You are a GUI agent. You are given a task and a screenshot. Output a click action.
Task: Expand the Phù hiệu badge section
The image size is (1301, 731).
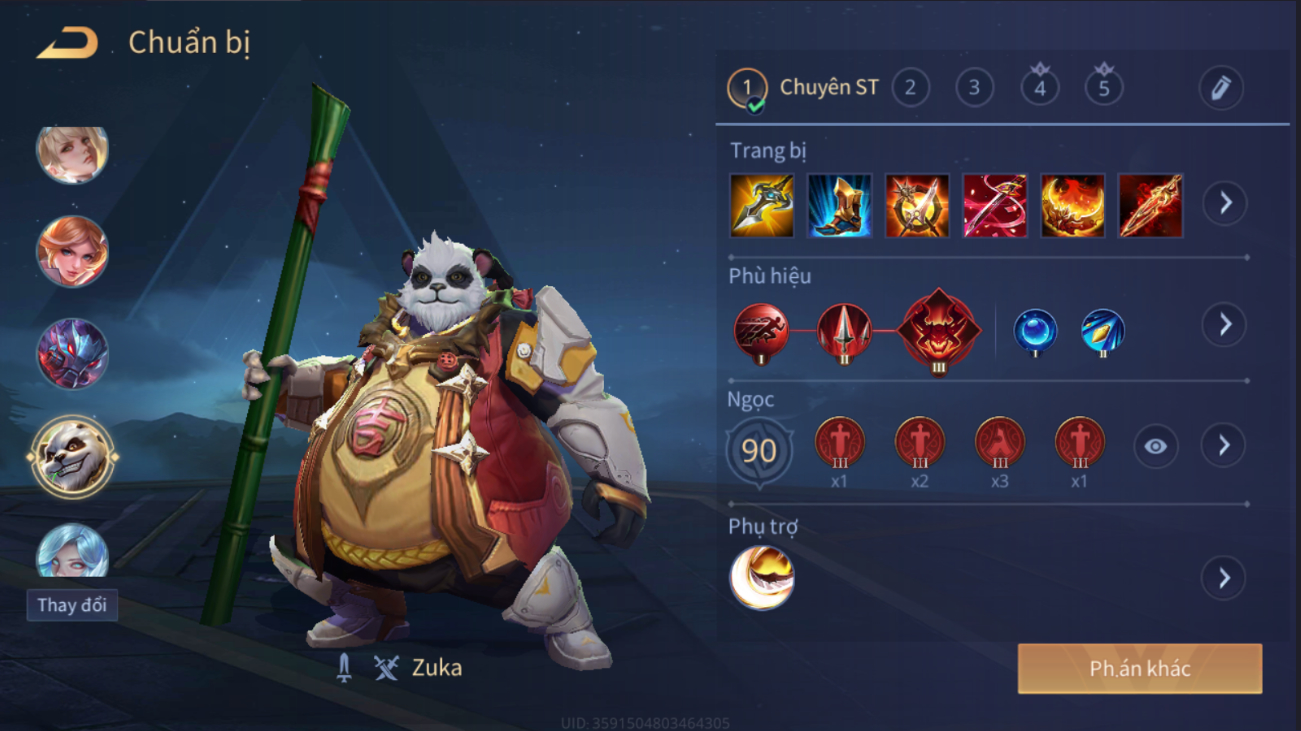1225,325
